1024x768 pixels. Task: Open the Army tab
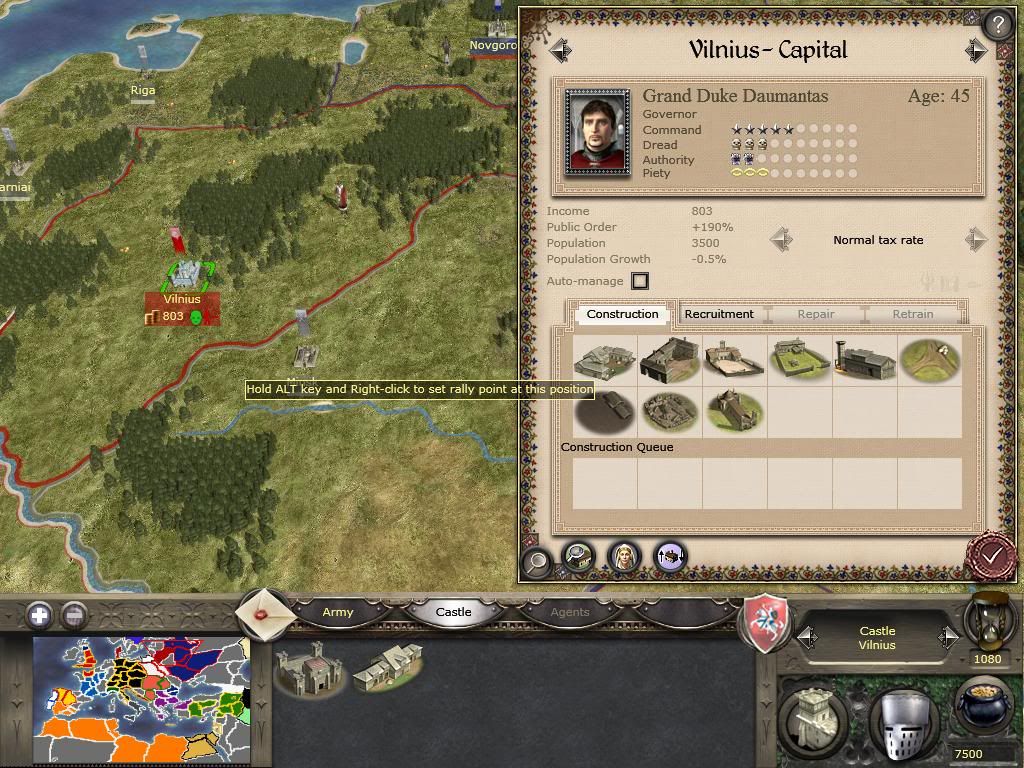click(338, 612)
